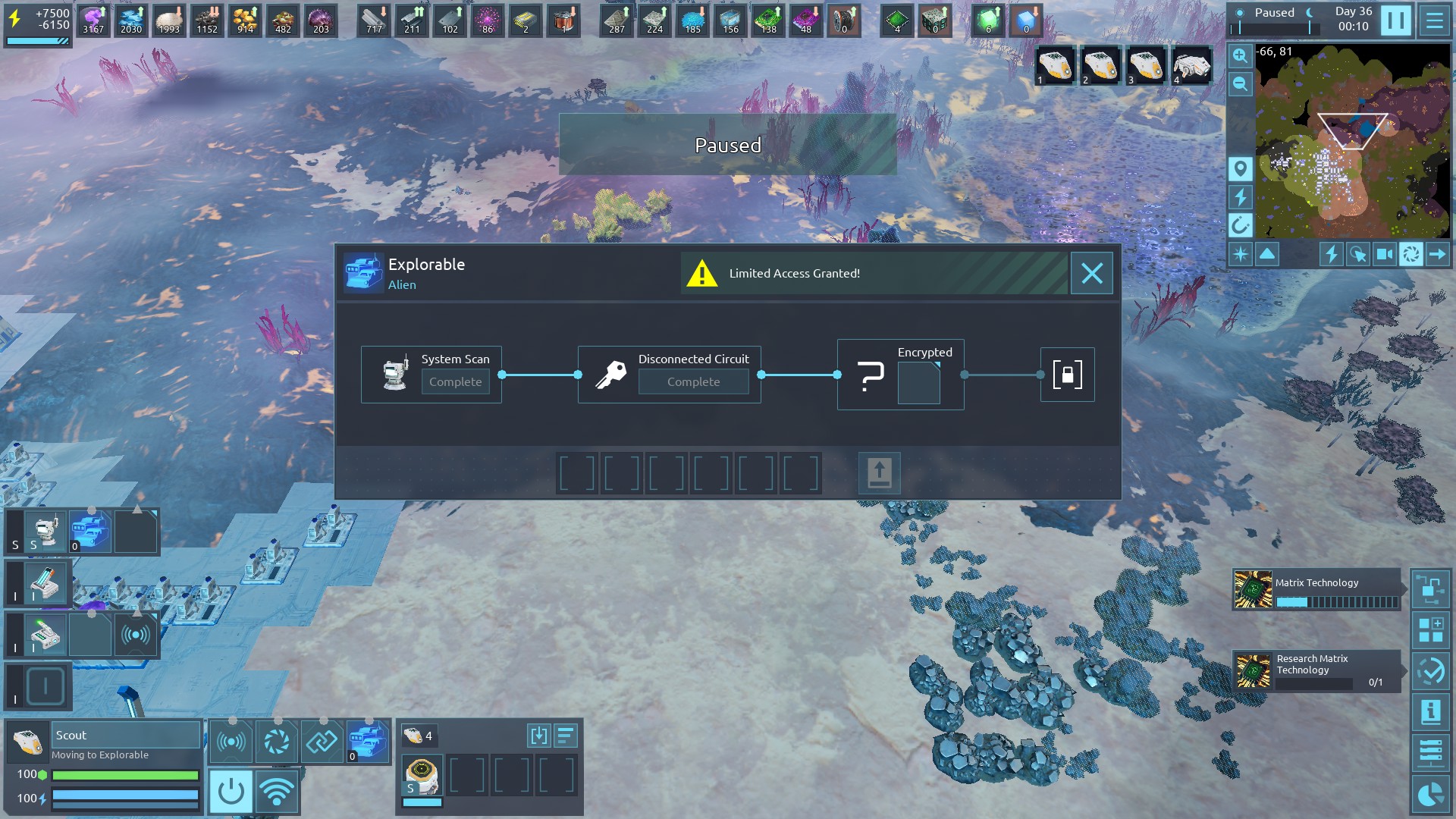Screen dimensions: 1456x819
Task: Open the Research Matrix Technology objective
Action: click(1316, 671)
